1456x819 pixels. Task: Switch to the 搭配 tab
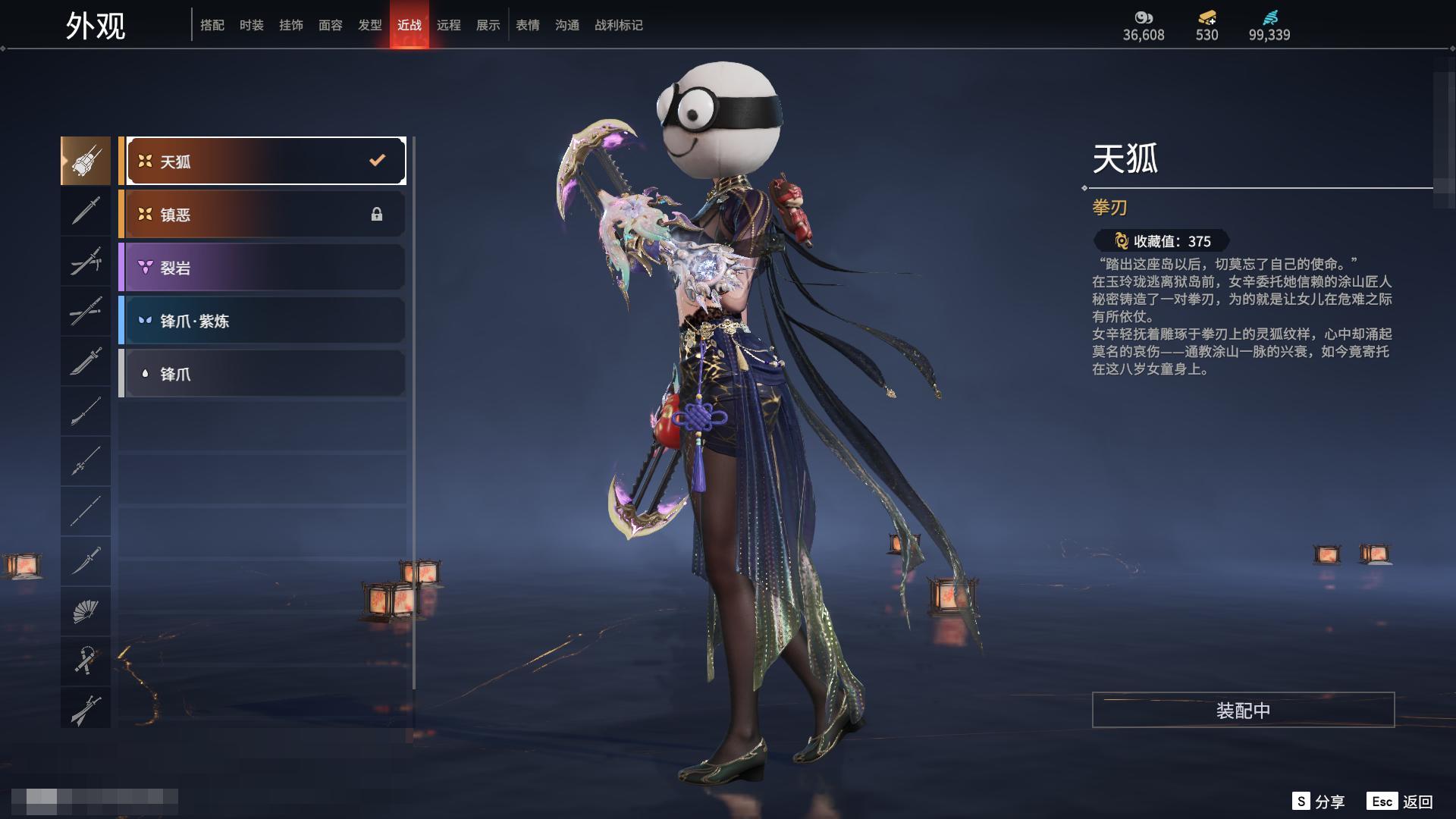point(212,25)
